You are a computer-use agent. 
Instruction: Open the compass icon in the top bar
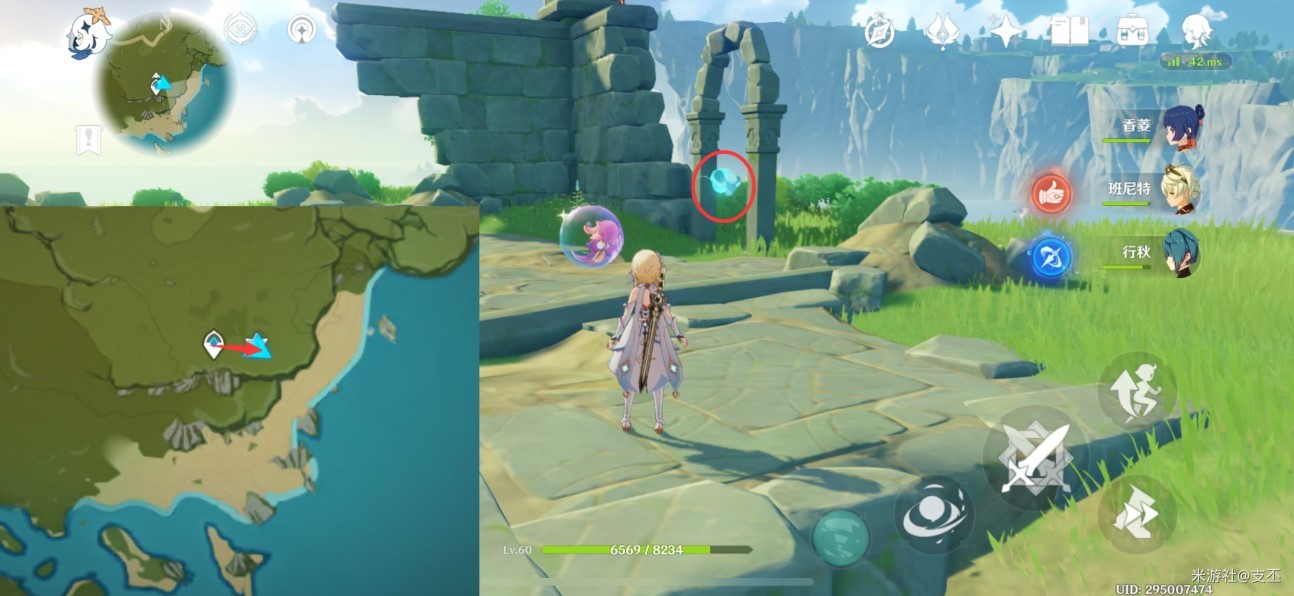pyautogui.click(x=880, y=33)
